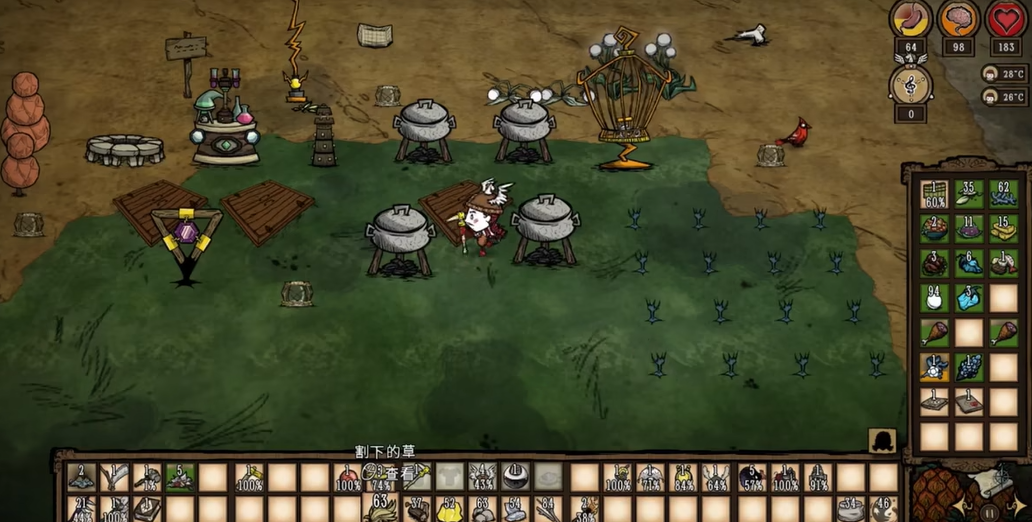1032x522 pixels.
Task: Choose the football helmet at 71%
Action: (651, 478)
